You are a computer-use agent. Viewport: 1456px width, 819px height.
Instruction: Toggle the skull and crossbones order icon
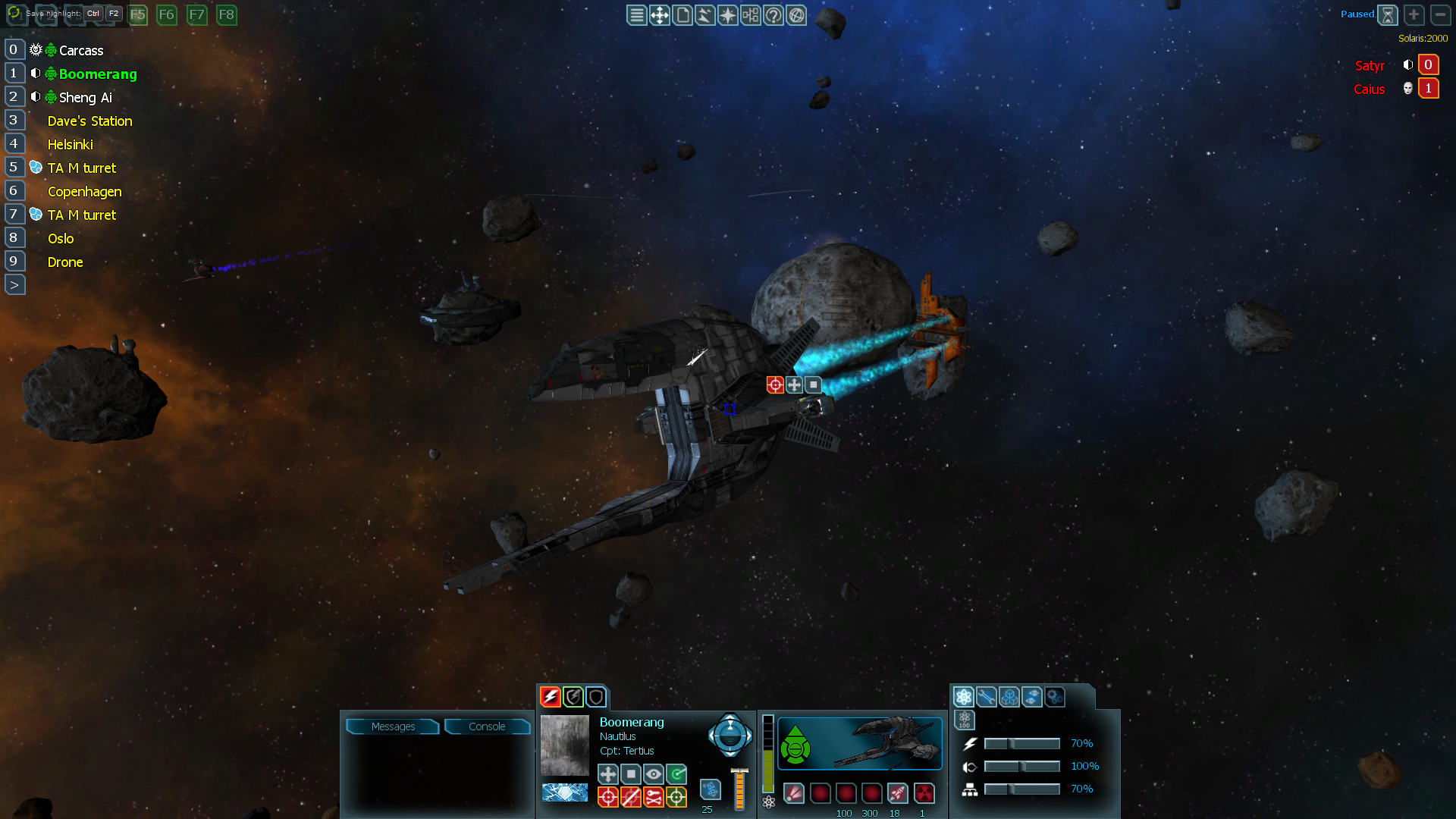[x=653, y=796]
